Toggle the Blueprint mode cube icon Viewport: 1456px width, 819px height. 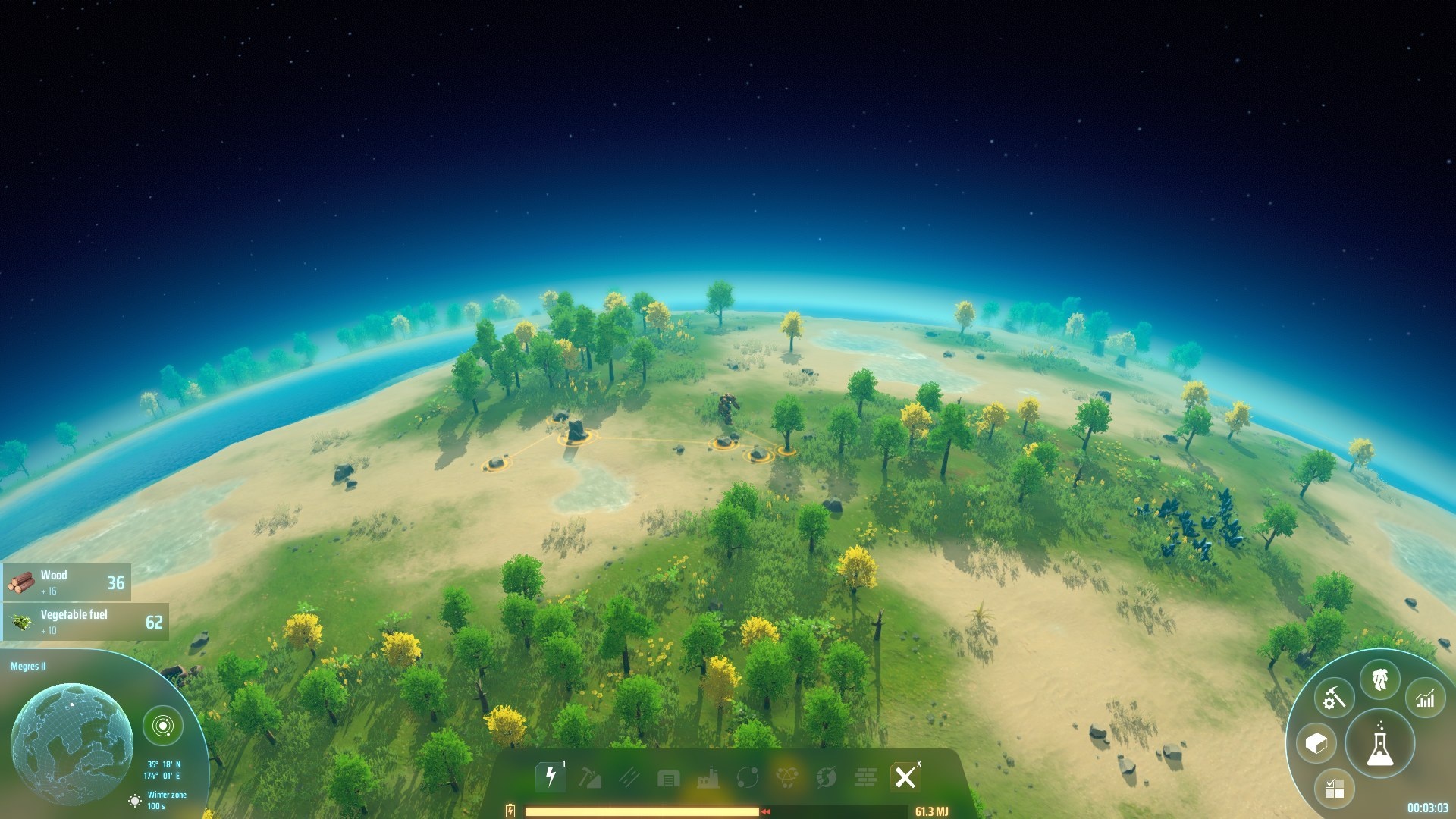click(1316, 744)
